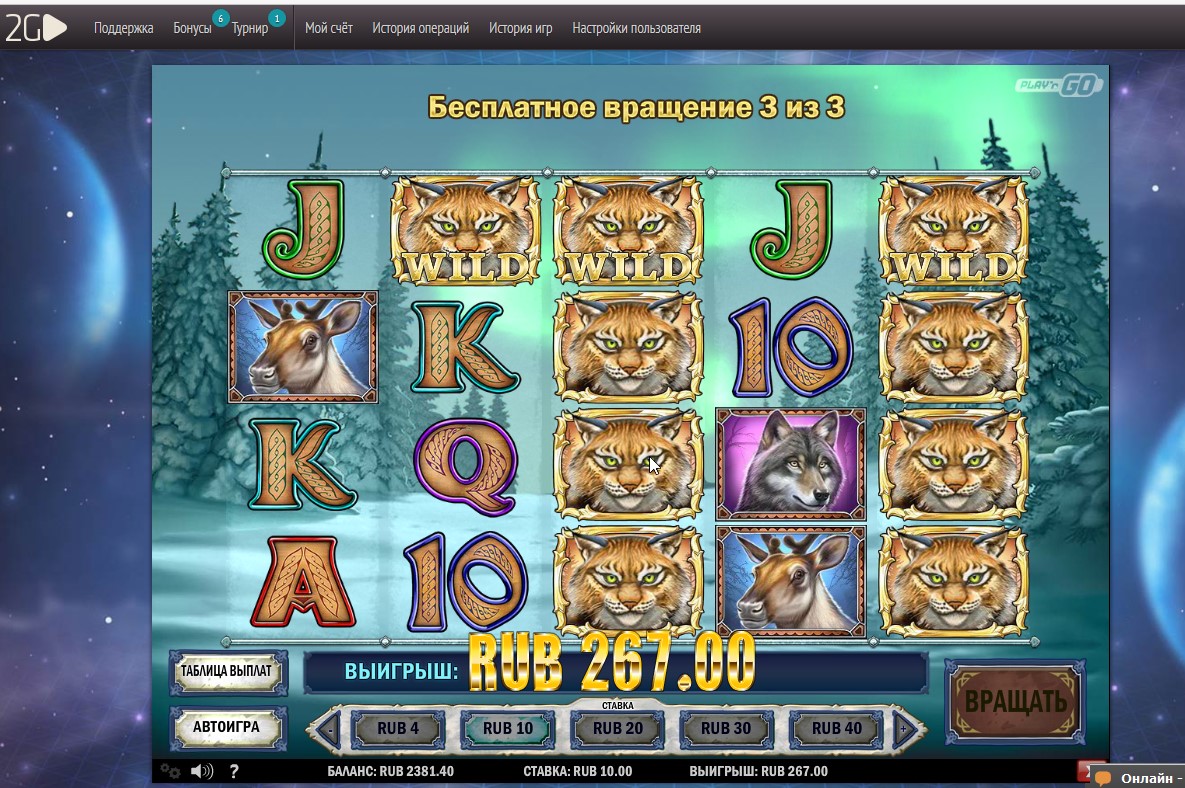Open the Таблица выплат paytable

coord(227,671)
